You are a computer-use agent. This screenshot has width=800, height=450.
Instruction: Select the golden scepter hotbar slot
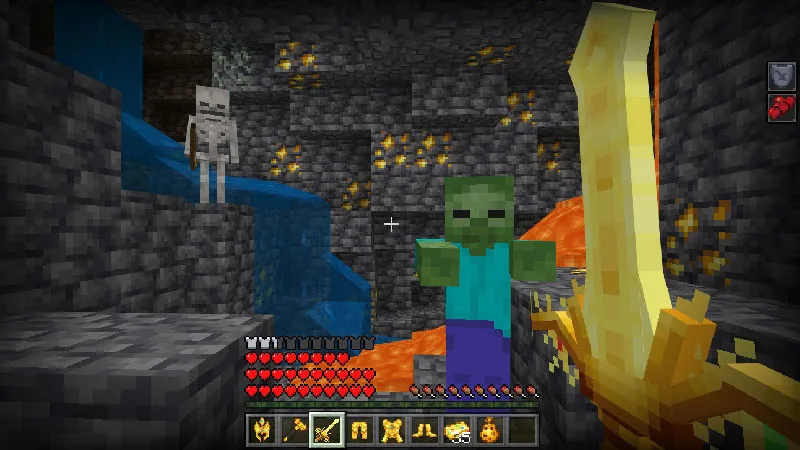coord(294,430)
